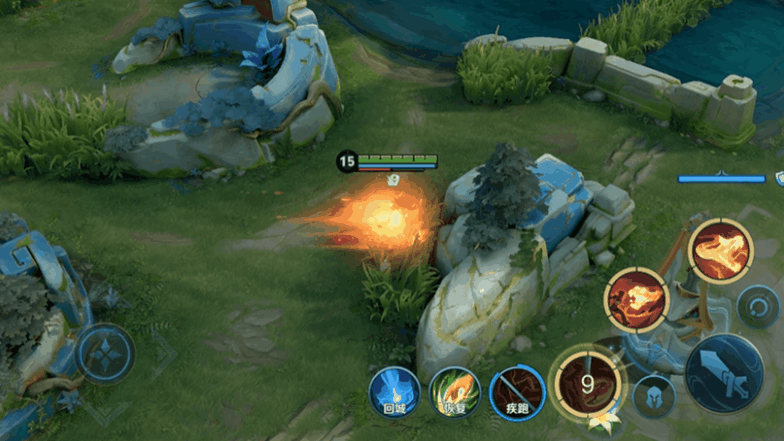Touch the movement joystick knob
Viewport: 784px width, 441px height.
pyautogui.click(x=105, y=354)
